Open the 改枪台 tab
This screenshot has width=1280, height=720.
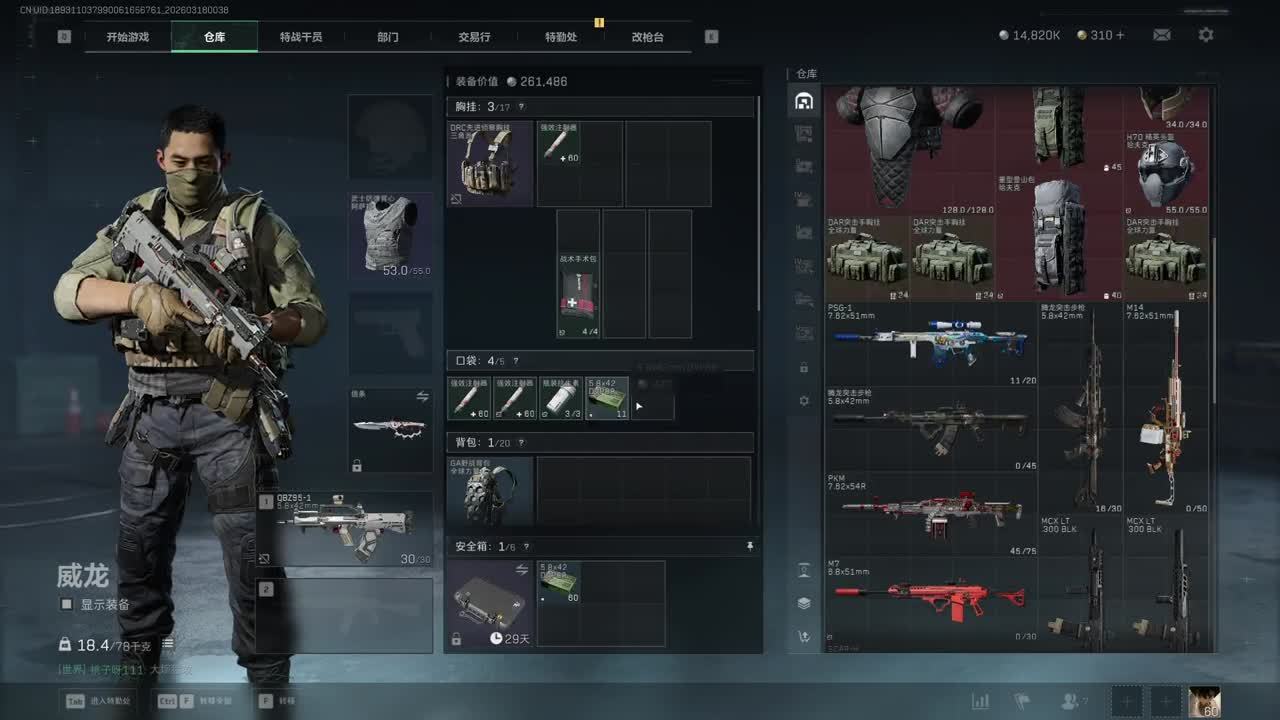tap(647, 37)
